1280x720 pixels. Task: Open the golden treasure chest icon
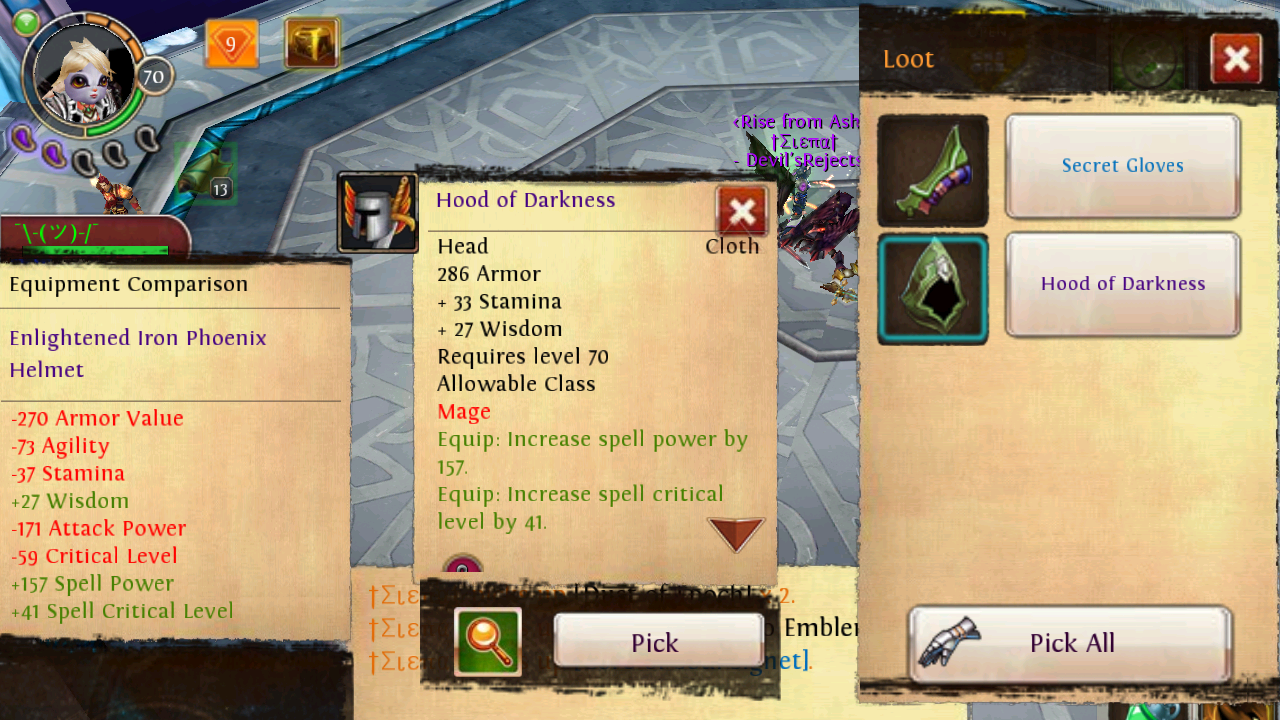tap(311, 44)
